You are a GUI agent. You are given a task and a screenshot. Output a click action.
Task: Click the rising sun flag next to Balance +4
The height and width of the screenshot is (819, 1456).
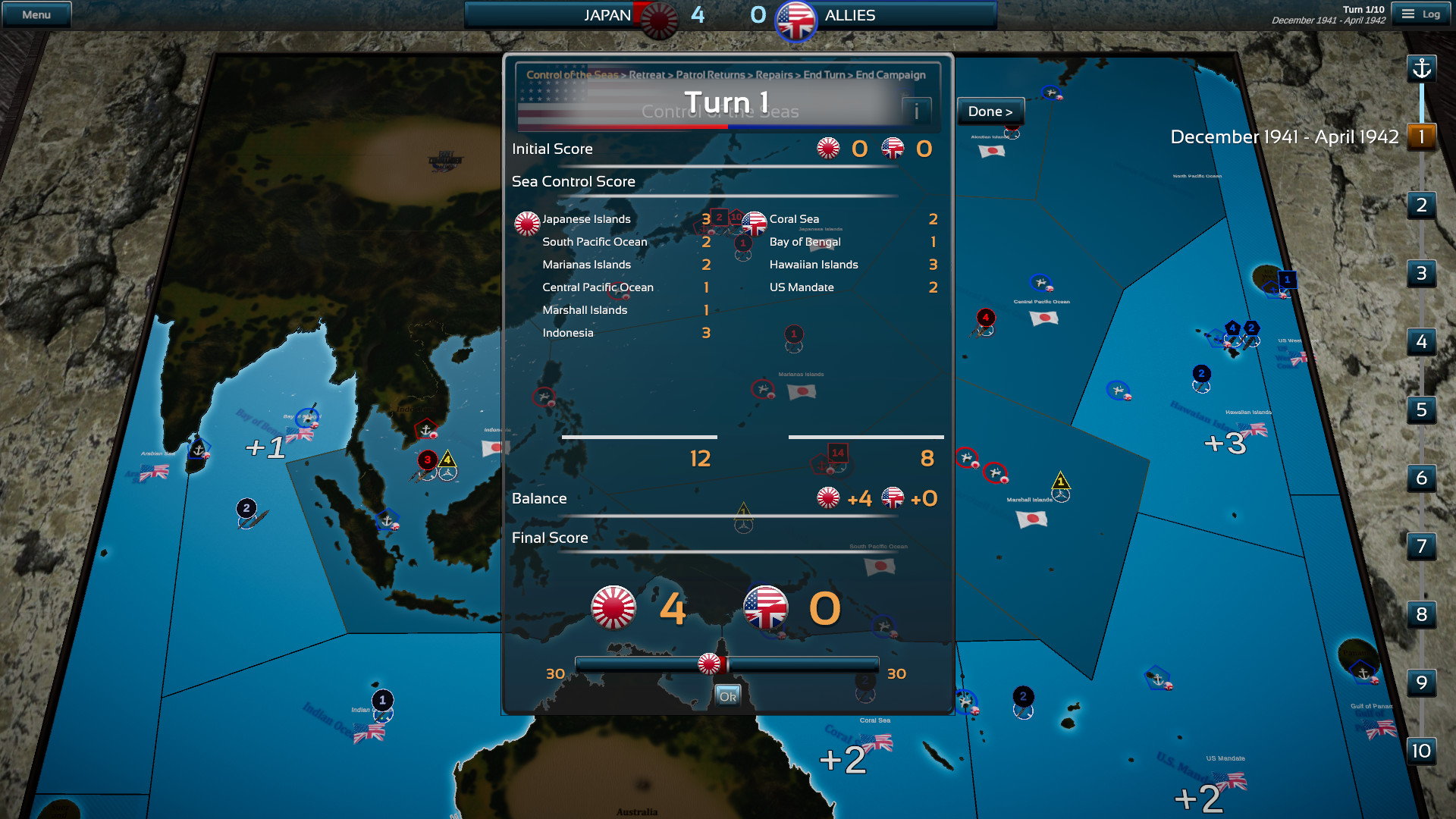click(x=827, y=499)
